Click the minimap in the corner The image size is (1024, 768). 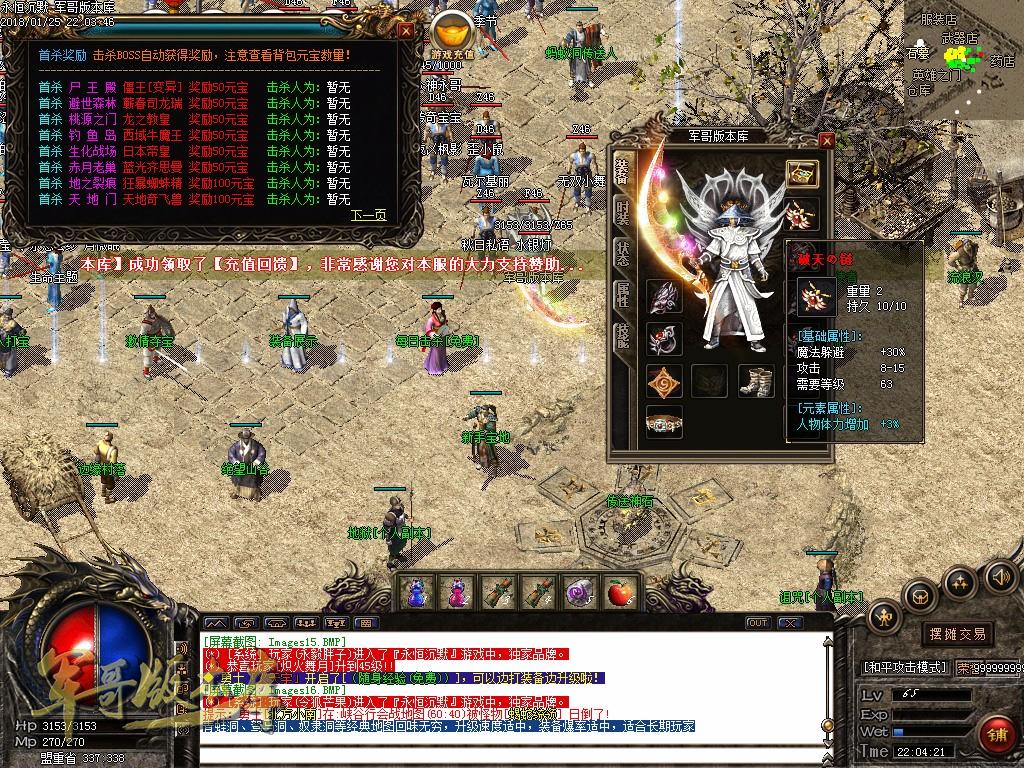[x=964, y=60]
